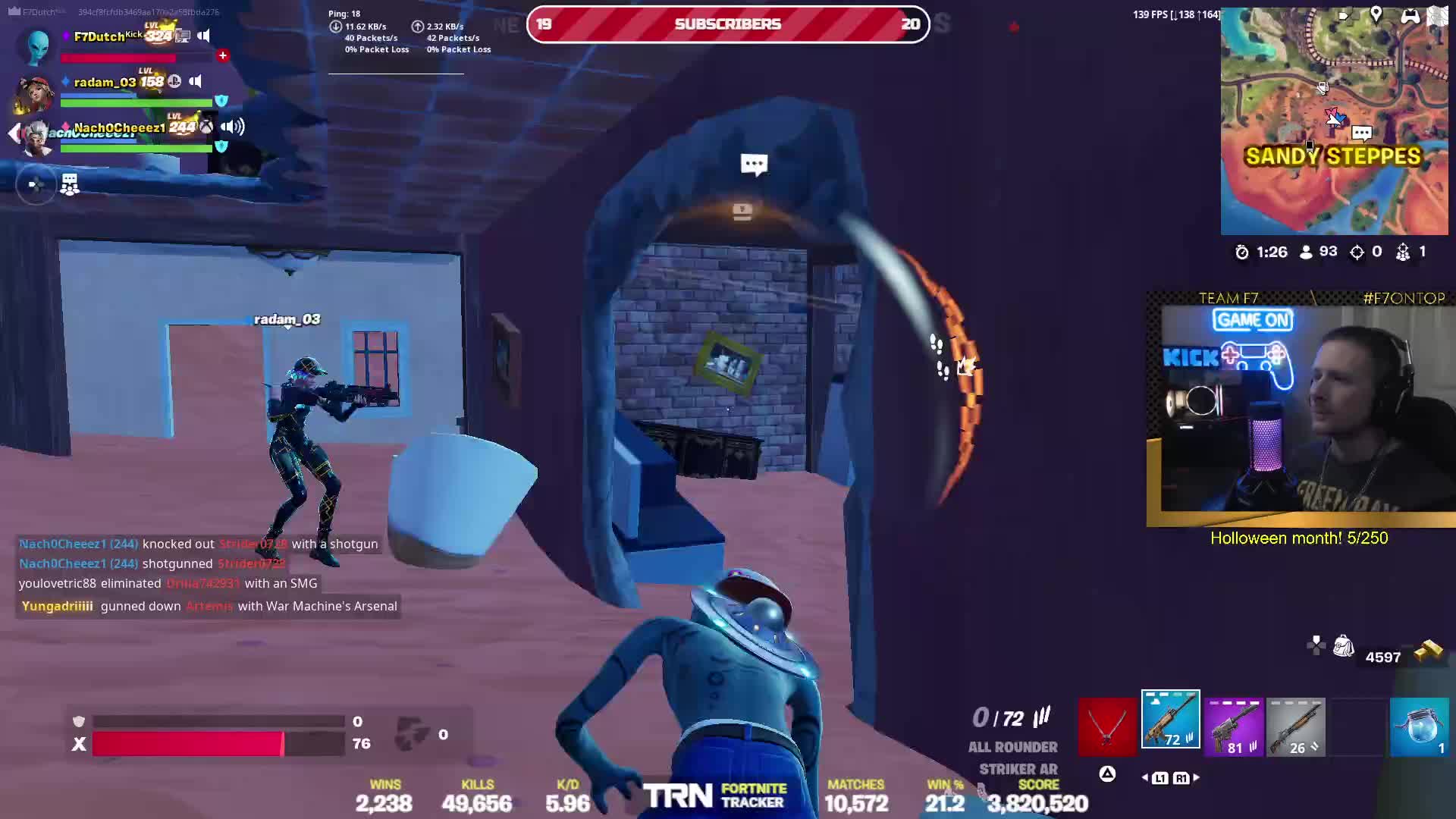
Task: Mute radam_03's voice chat speaker
Action: coord(196,81)
